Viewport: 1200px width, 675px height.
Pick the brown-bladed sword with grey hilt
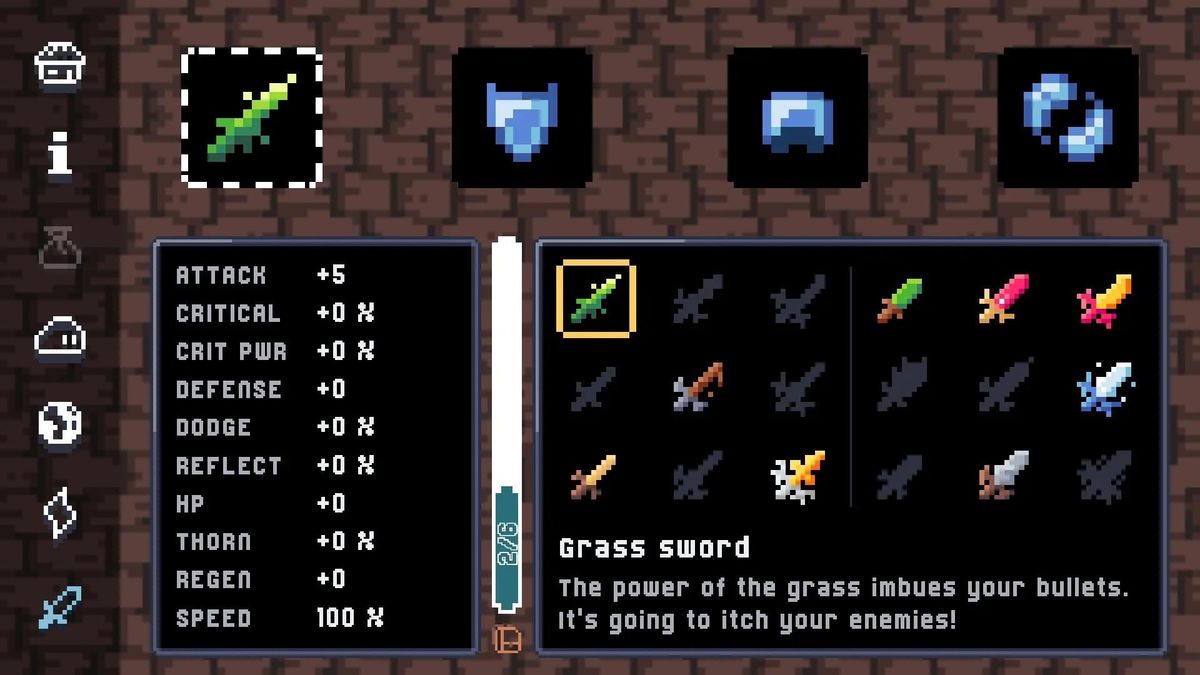[697, 388]
